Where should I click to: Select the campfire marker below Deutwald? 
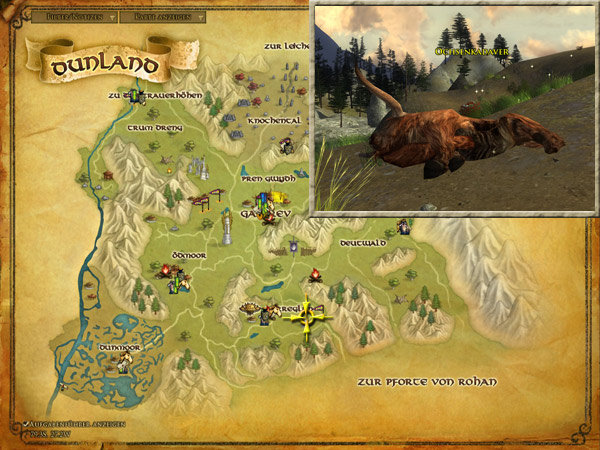[x=314, y=274]
